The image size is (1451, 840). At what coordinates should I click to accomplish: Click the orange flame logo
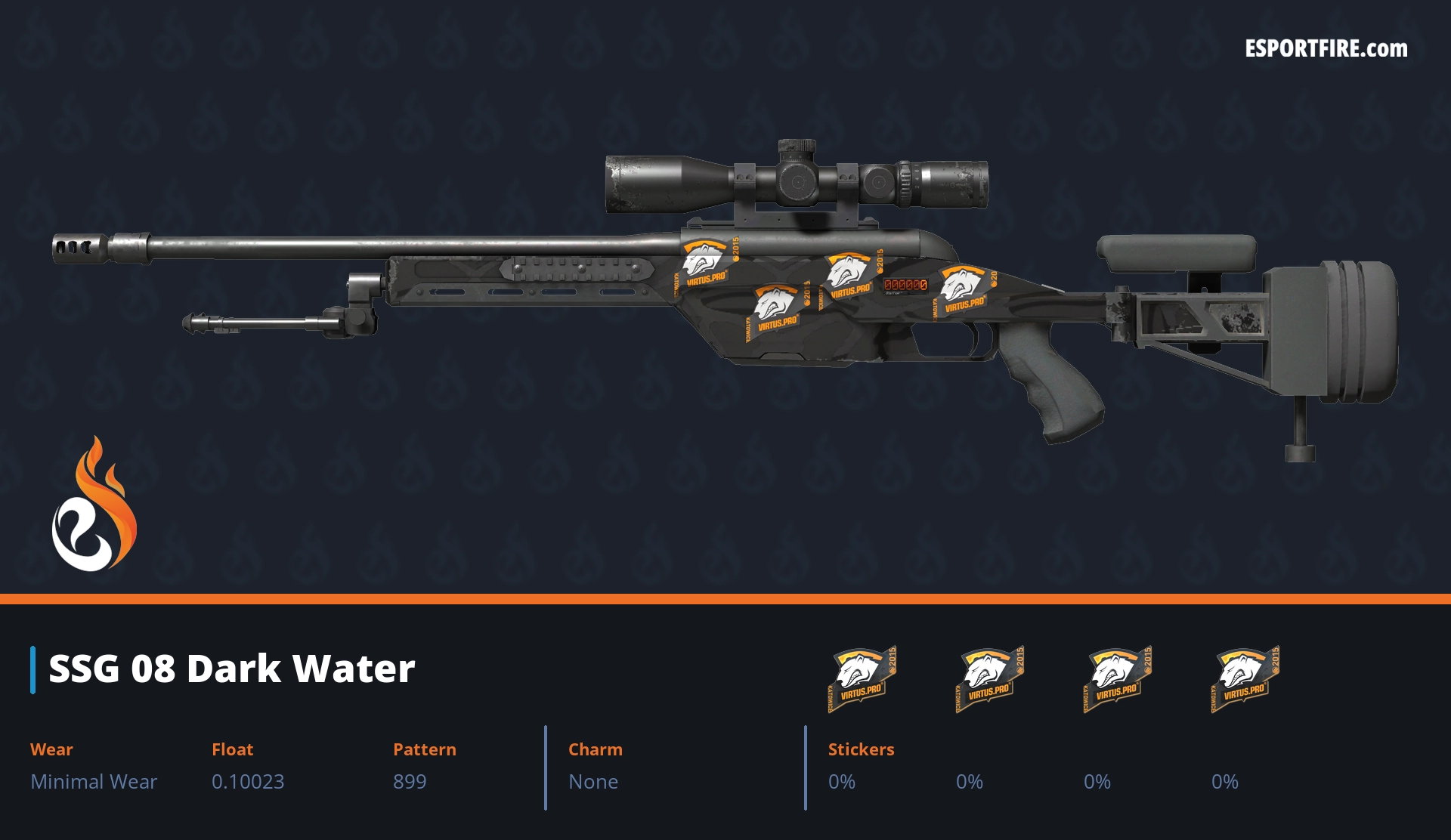94,505
